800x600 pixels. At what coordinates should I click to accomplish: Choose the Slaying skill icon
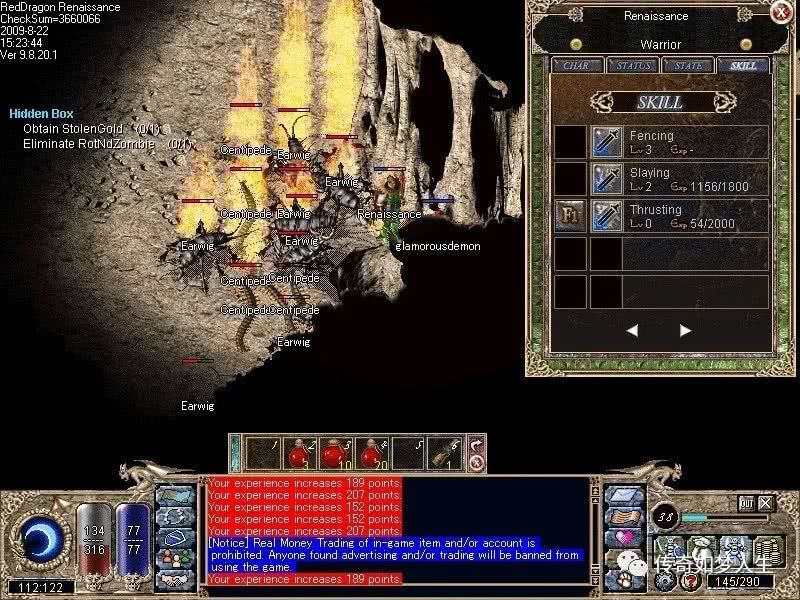(x=607, y=179)
